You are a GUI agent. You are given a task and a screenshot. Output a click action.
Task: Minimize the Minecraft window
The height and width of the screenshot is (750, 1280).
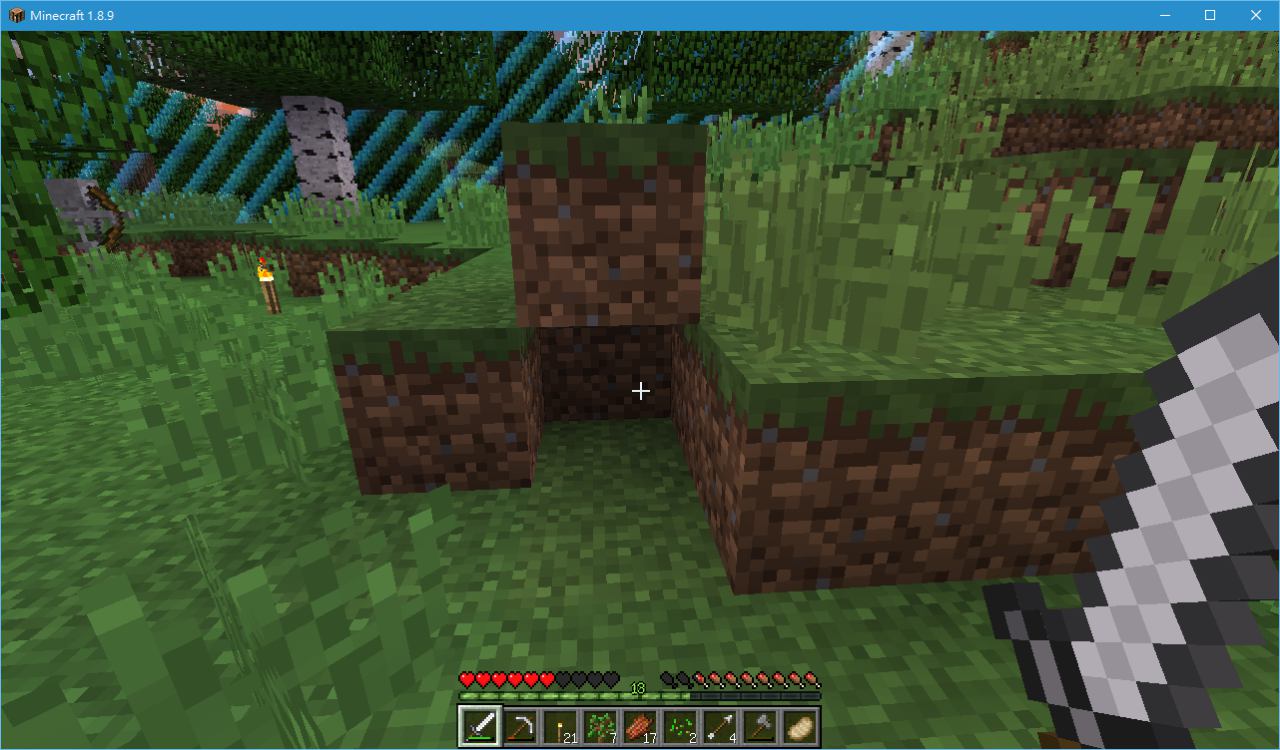1165,15
